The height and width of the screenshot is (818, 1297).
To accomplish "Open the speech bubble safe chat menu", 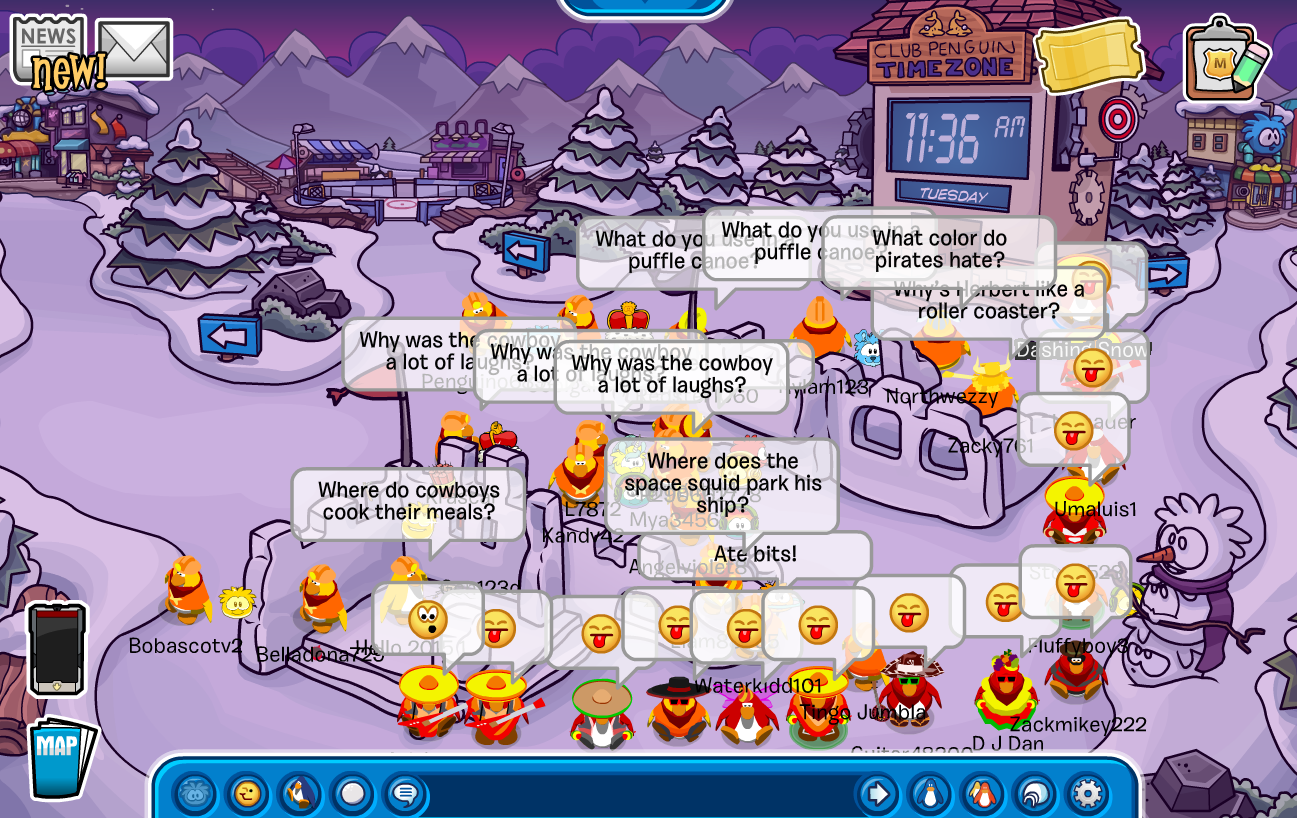I will click(404, 795).
